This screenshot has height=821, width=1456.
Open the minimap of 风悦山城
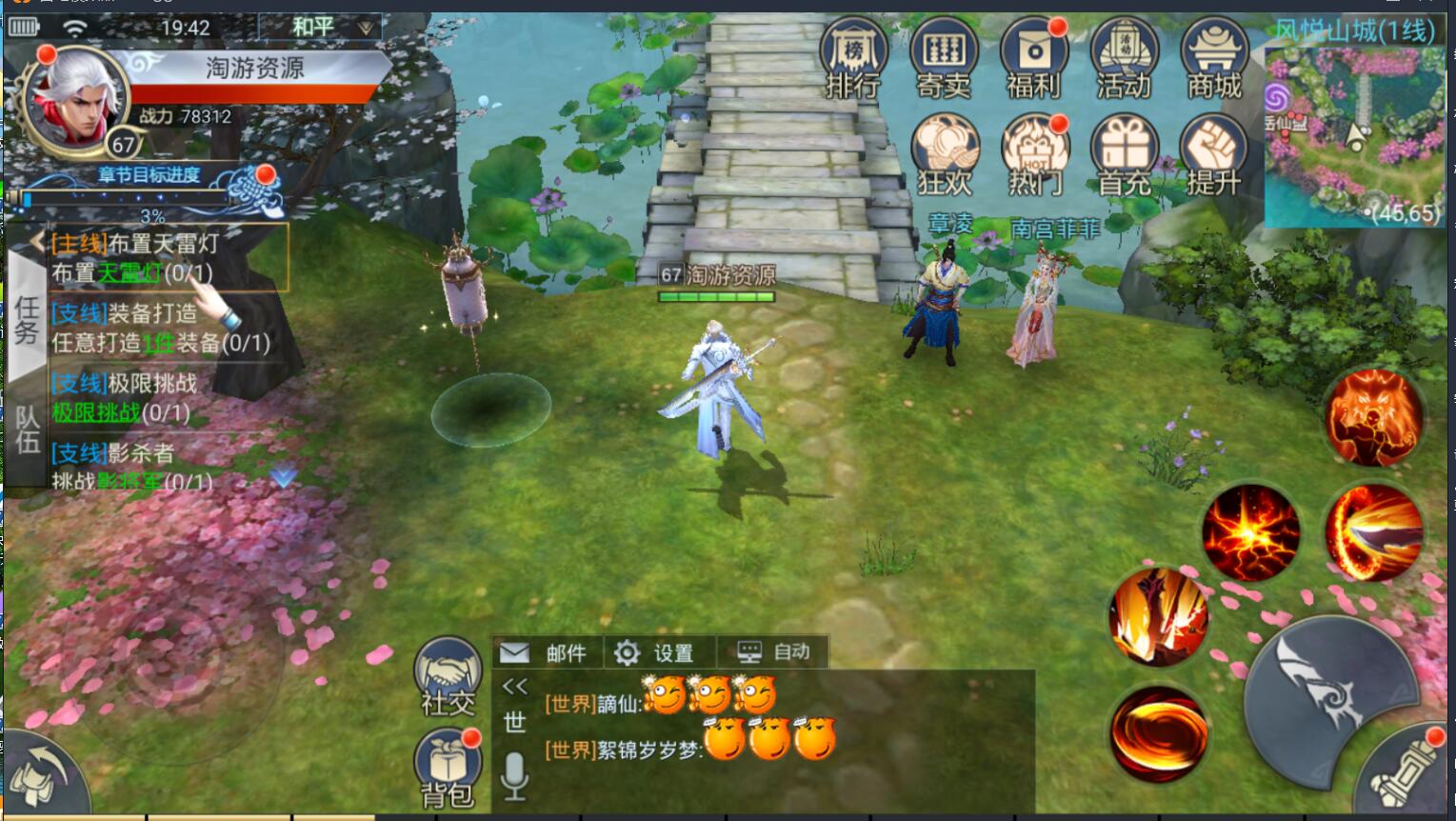[x=1356, y=133]
